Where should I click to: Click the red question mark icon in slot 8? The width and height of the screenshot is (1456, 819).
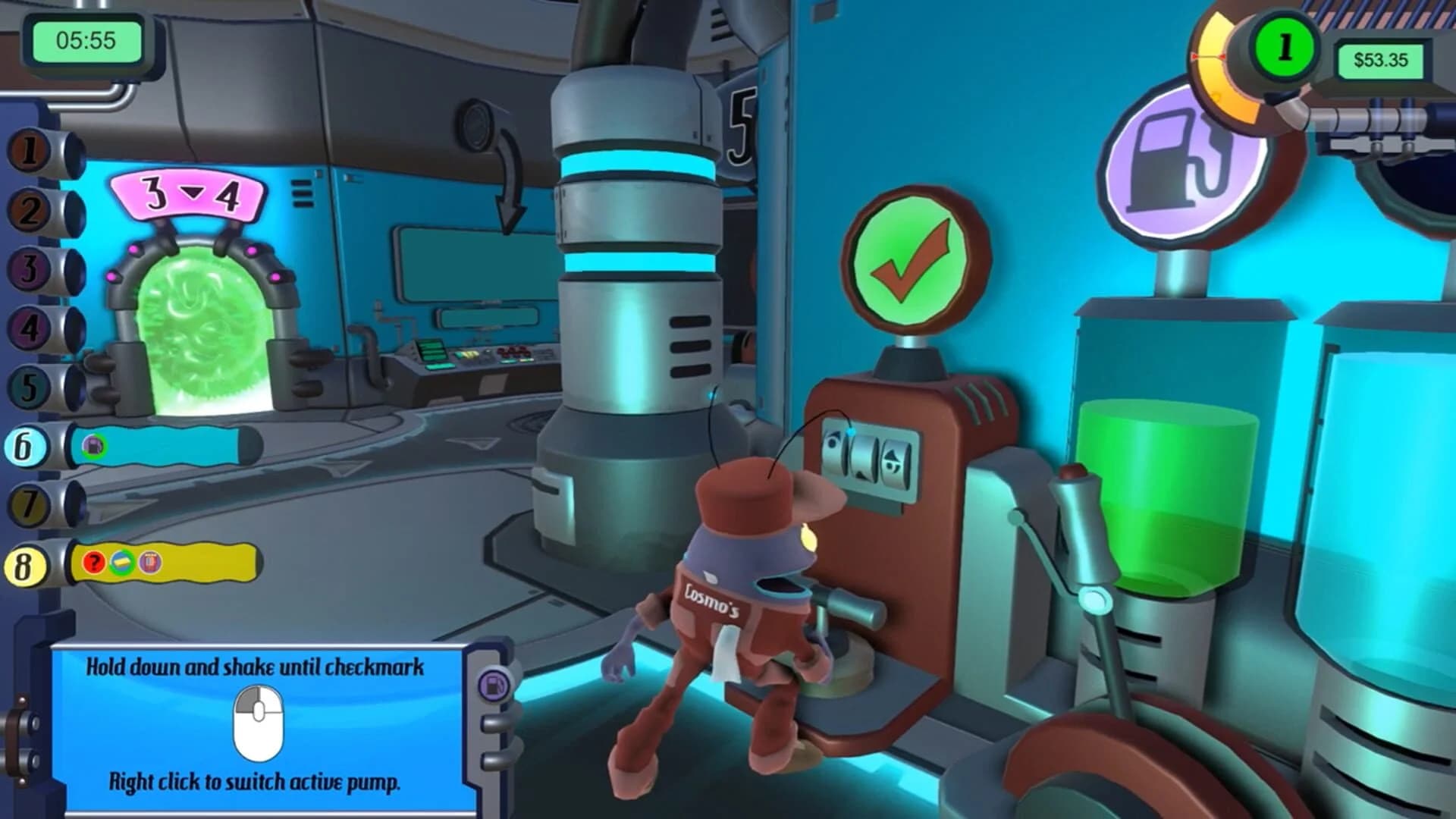[93, 563]
